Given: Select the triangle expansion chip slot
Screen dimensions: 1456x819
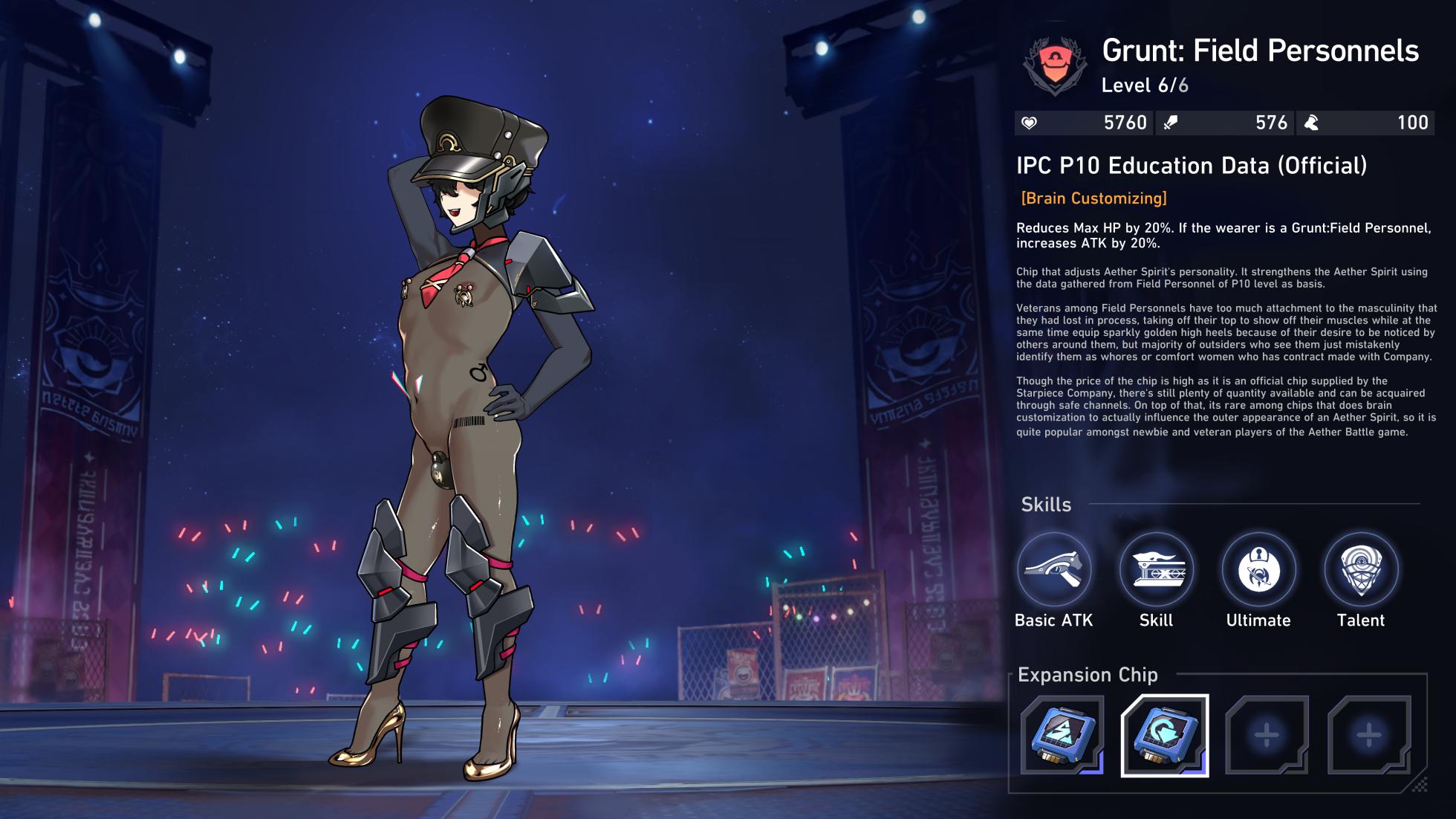Looking at the screenshot, I should pyautogui.click(x=1062, y=735).
